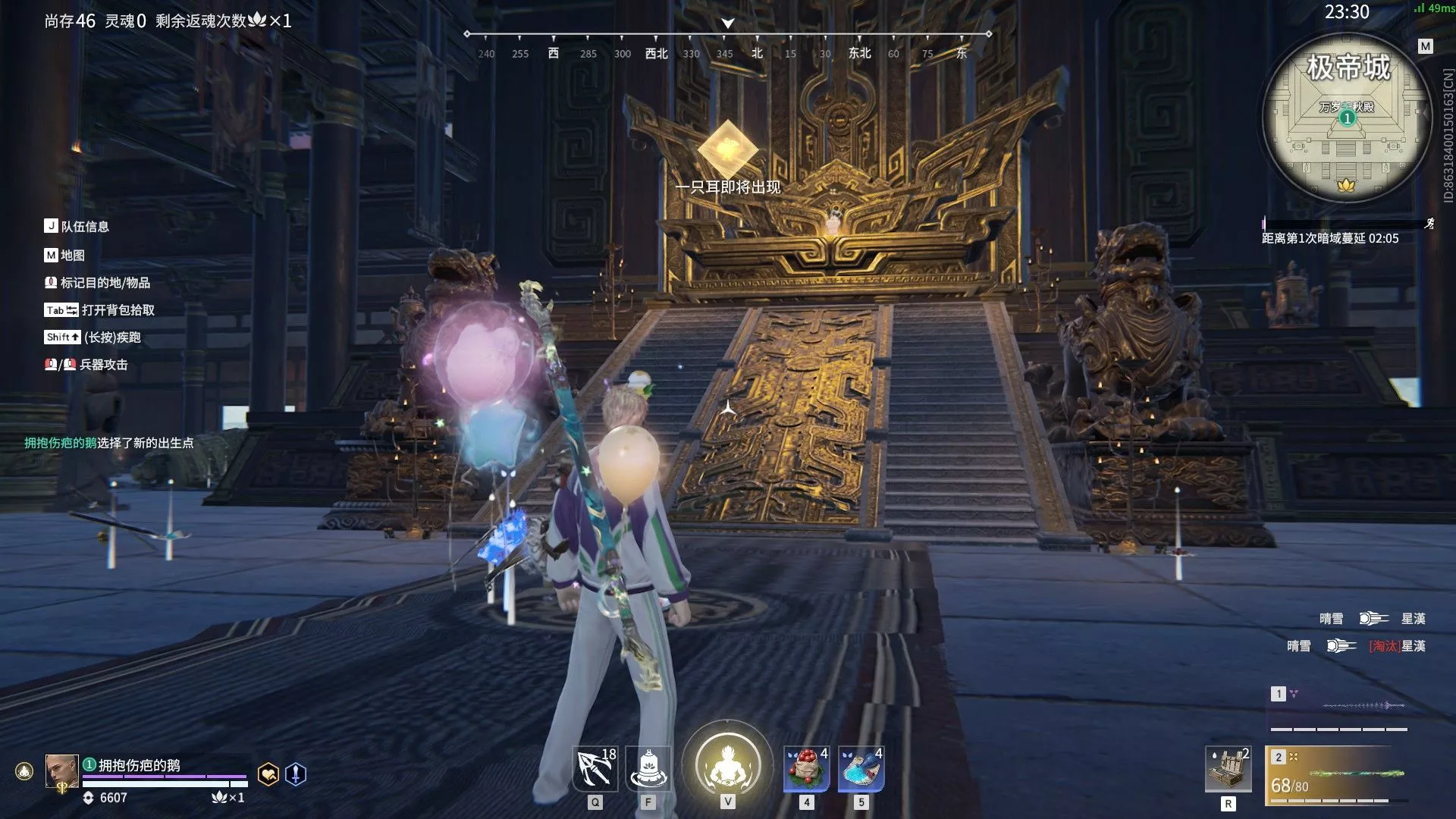The height and width of the screenshot is (819, 1456).
Task: Trigger the glowing ultimate transformation ability
Action: (727, 764)
